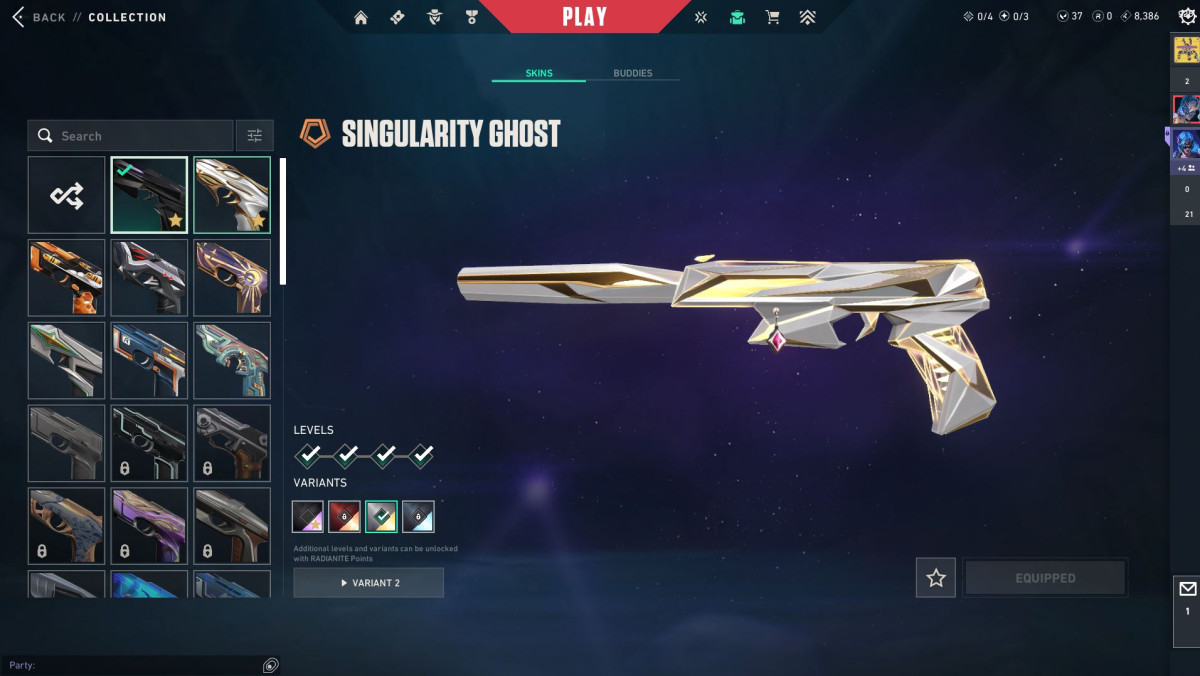1200x676 pixels.
Task: Open the store shopping cart icon
Action: click(772, 17)
